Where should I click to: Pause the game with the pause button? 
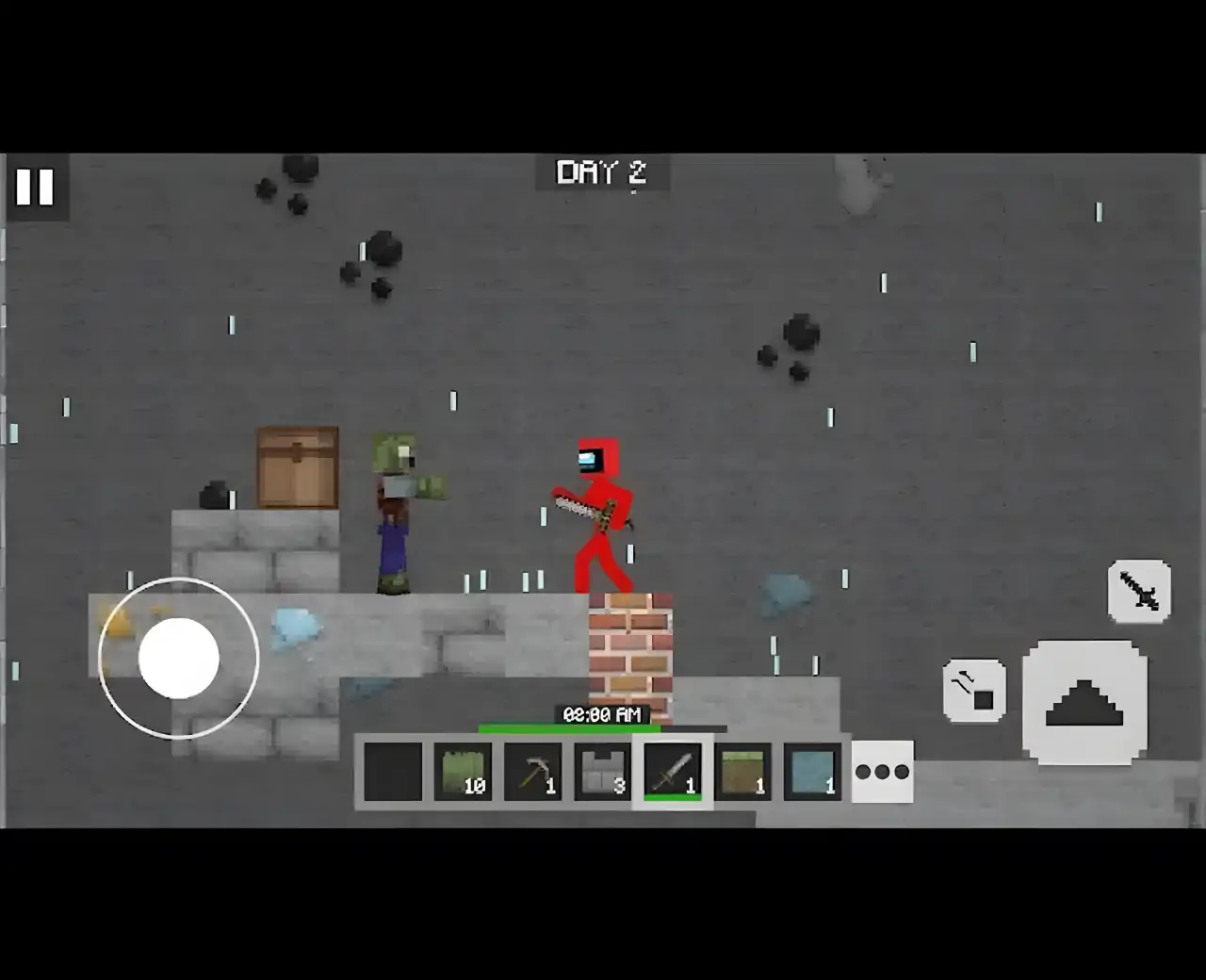(x=36, y=187)
